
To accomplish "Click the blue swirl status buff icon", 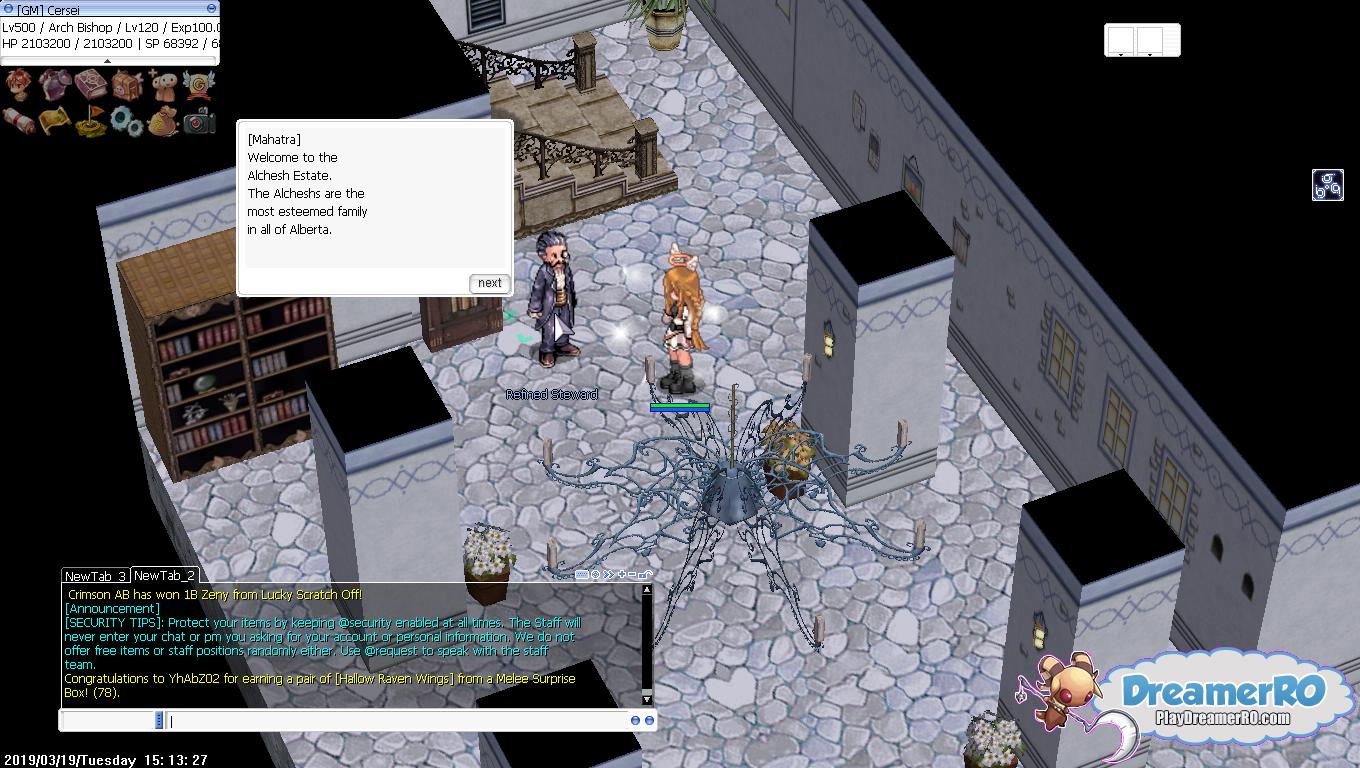I will click(1327, 185).
